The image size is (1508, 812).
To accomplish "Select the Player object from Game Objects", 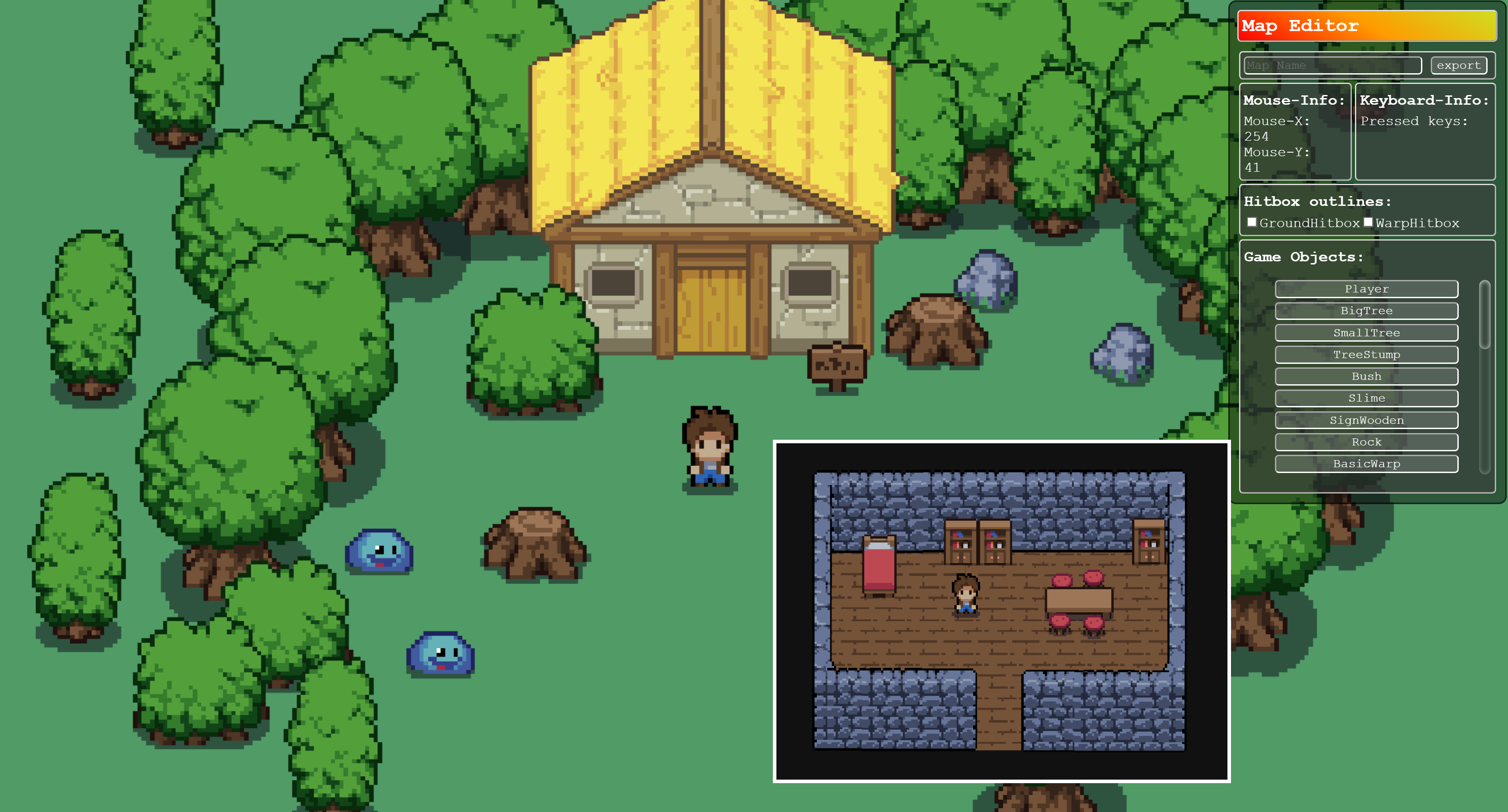I will (1366, 288).
